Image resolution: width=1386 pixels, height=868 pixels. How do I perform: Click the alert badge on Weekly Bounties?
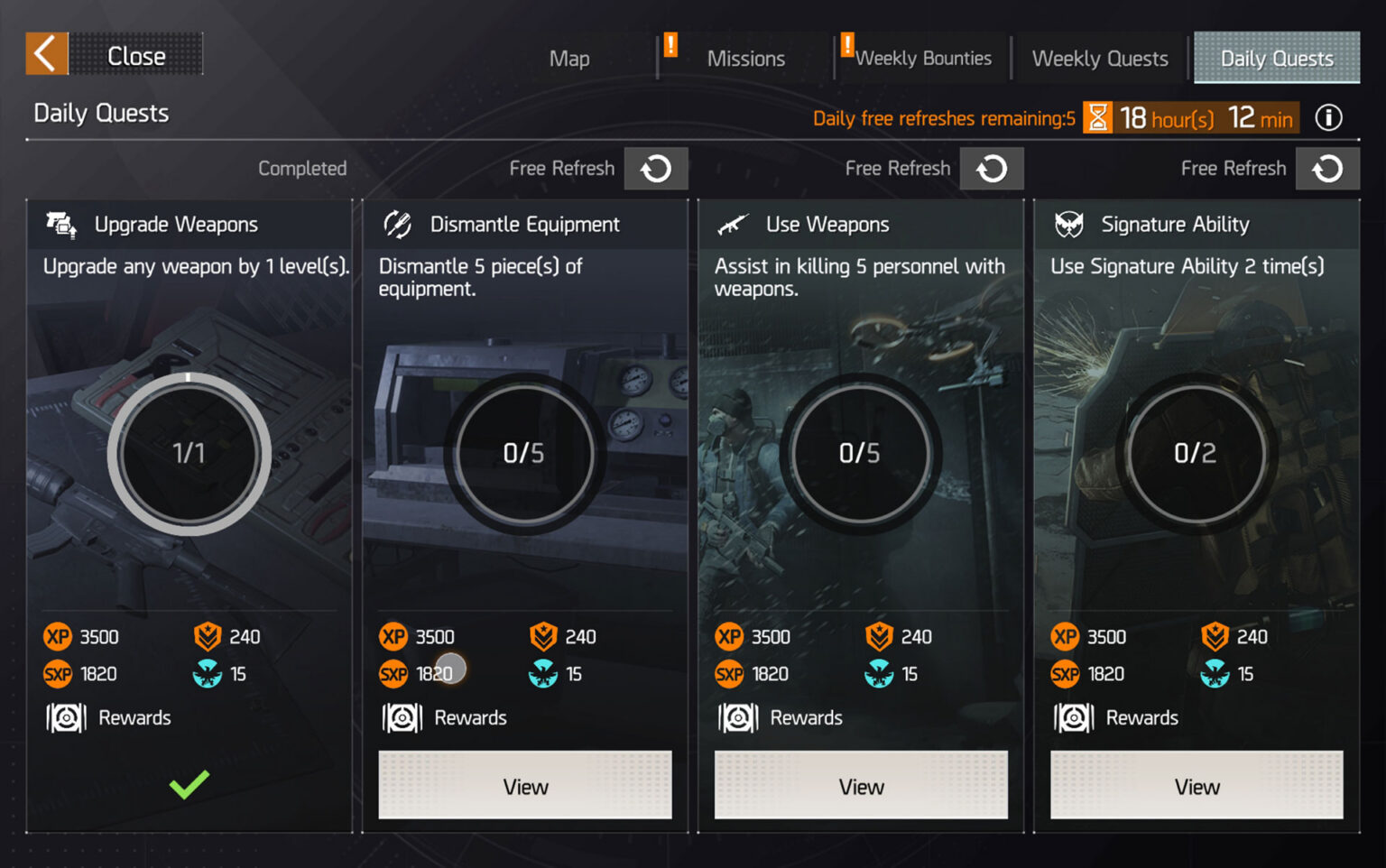(845, 46)
